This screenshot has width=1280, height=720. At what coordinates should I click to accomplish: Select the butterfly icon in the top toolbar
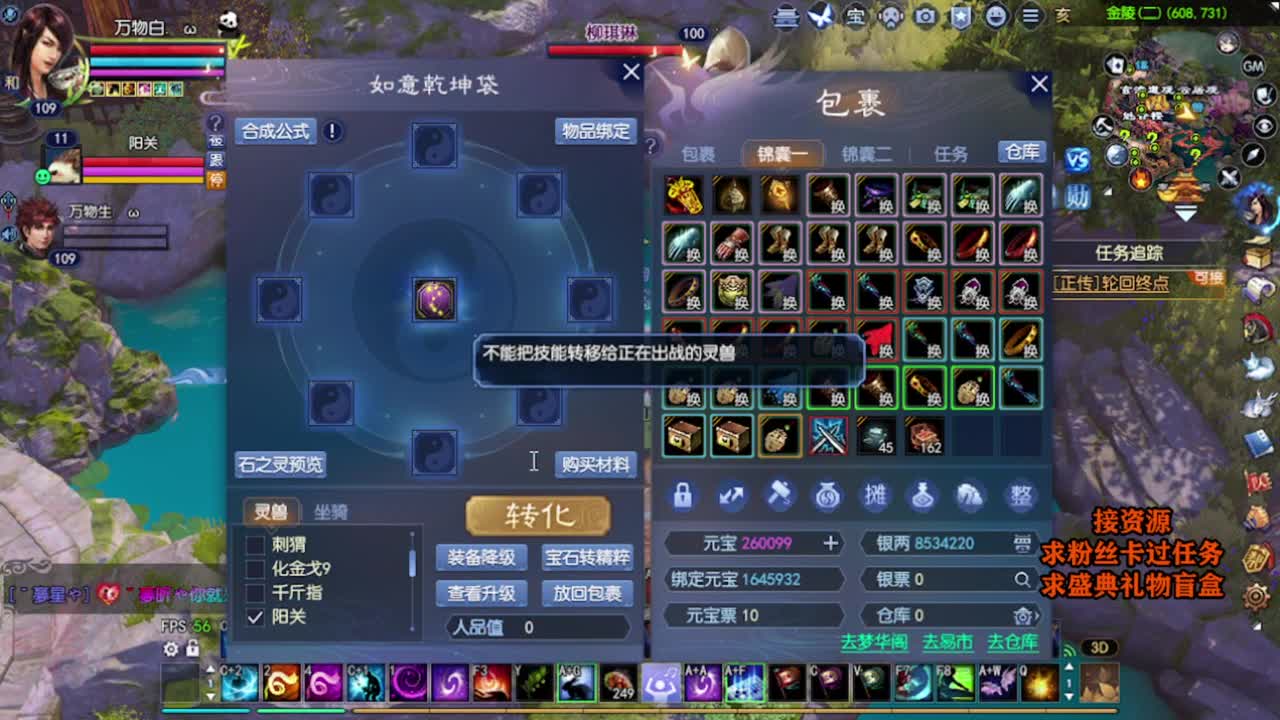(x=822, y=17)
